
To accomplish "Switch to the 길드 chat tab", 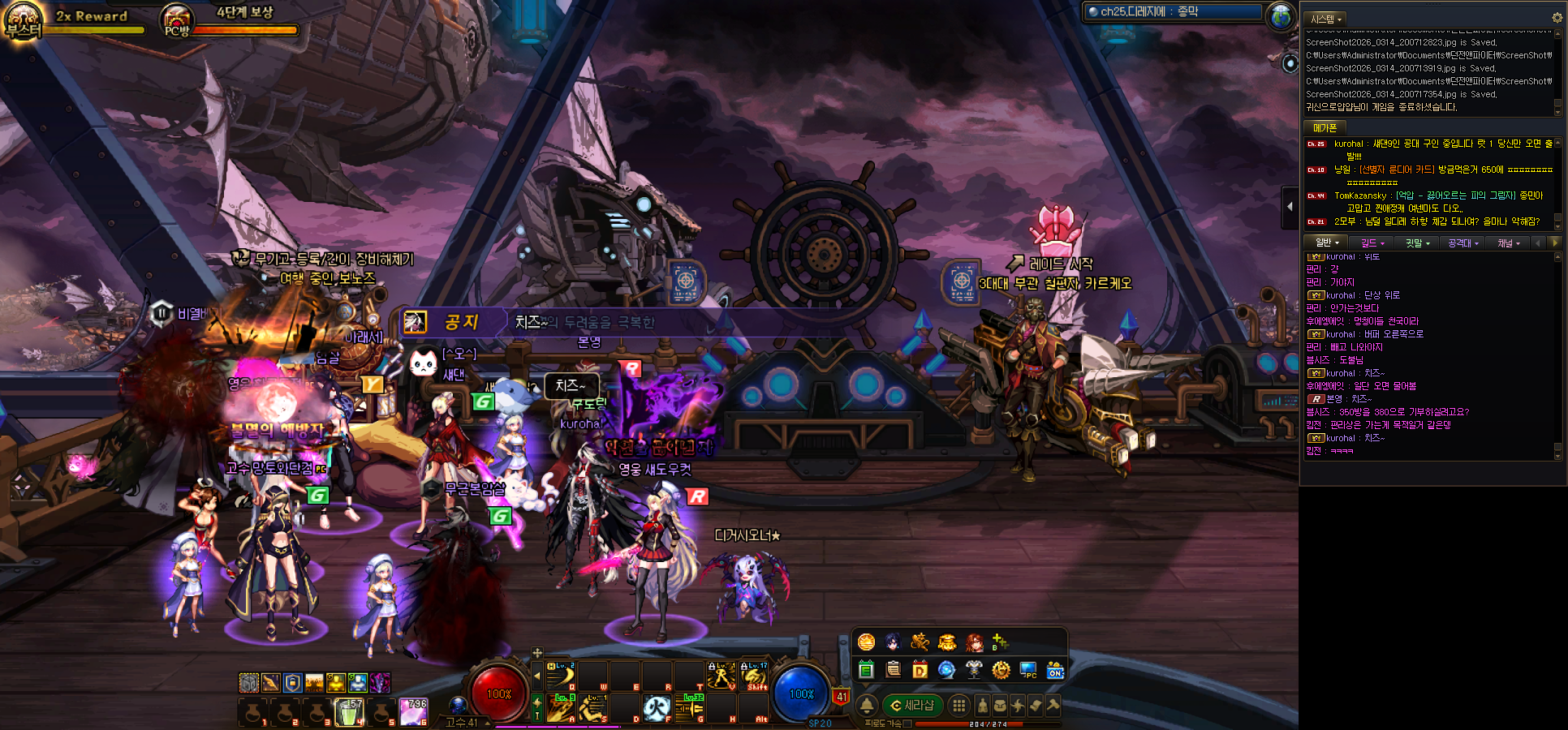I will pos(1372,243).
